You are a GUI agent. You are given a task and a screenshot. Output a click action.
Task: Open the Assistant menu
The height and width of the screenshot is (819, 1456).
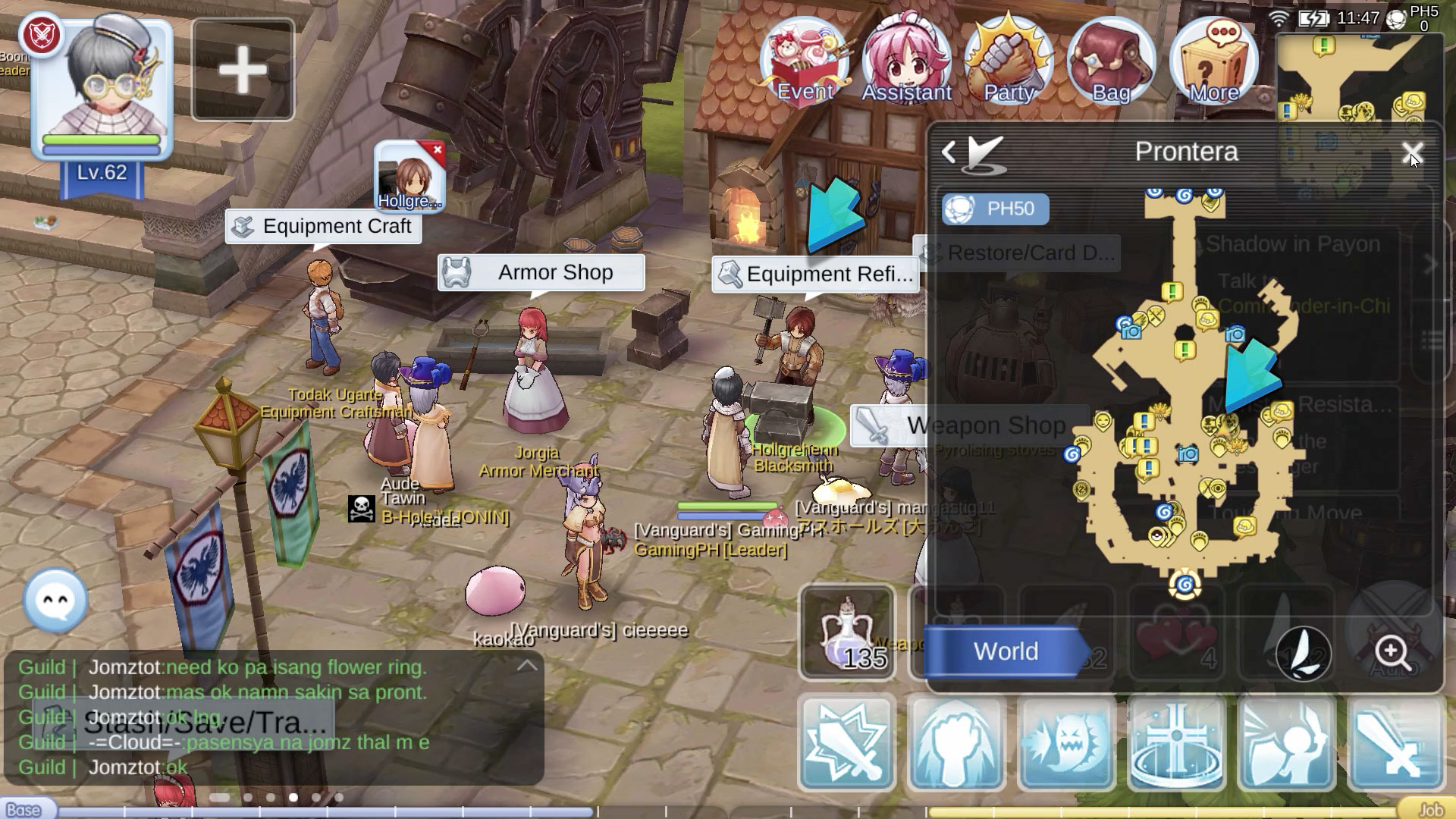[x=907, y=61]
